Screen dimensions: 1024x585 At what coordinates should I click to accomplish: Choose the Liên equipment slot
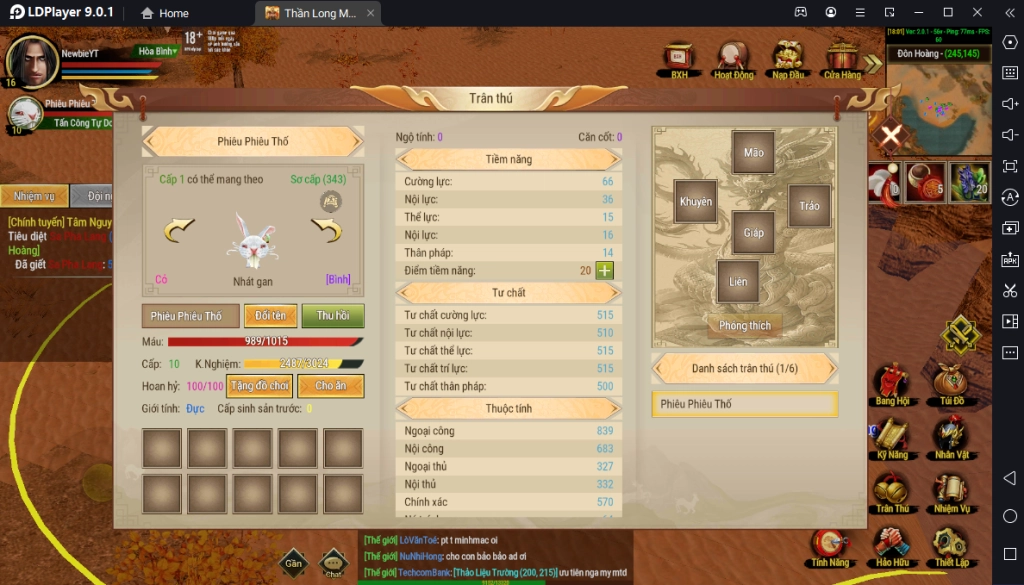pos(738,282)
